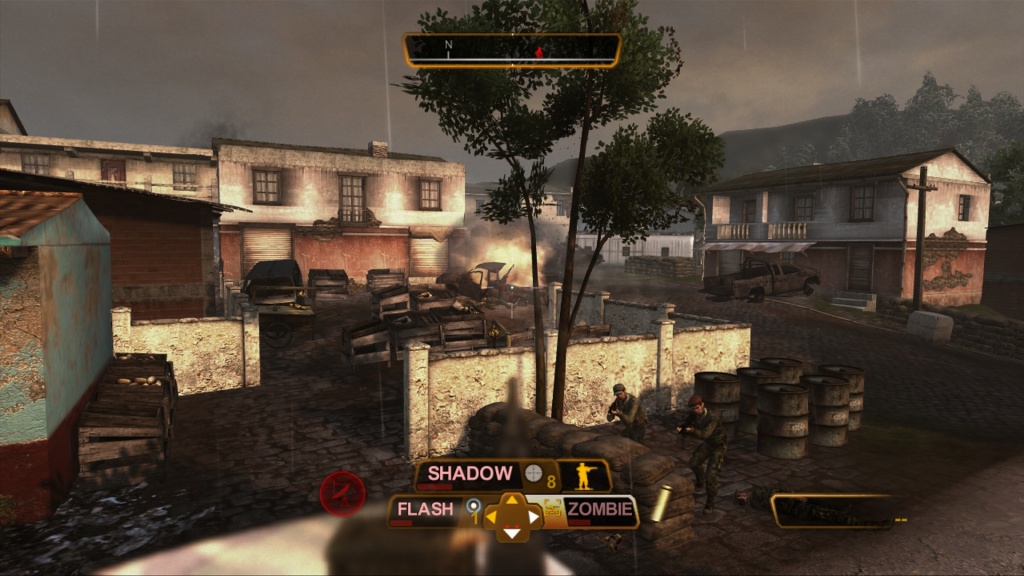Click the squad command directional pad
1024x576 pixels.
click(512, 516)
